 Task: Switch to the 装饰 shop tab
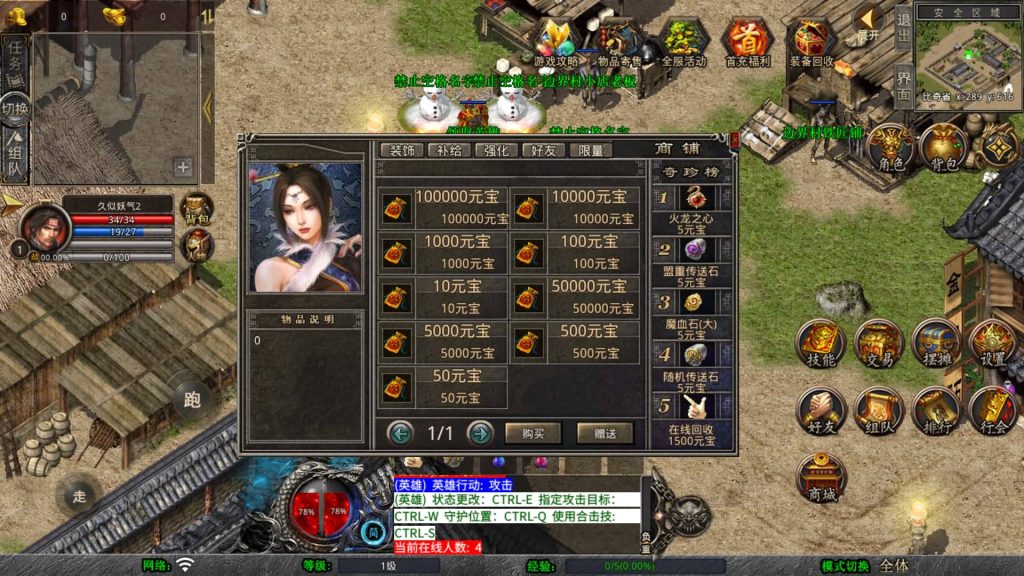[x=402, y=150]
